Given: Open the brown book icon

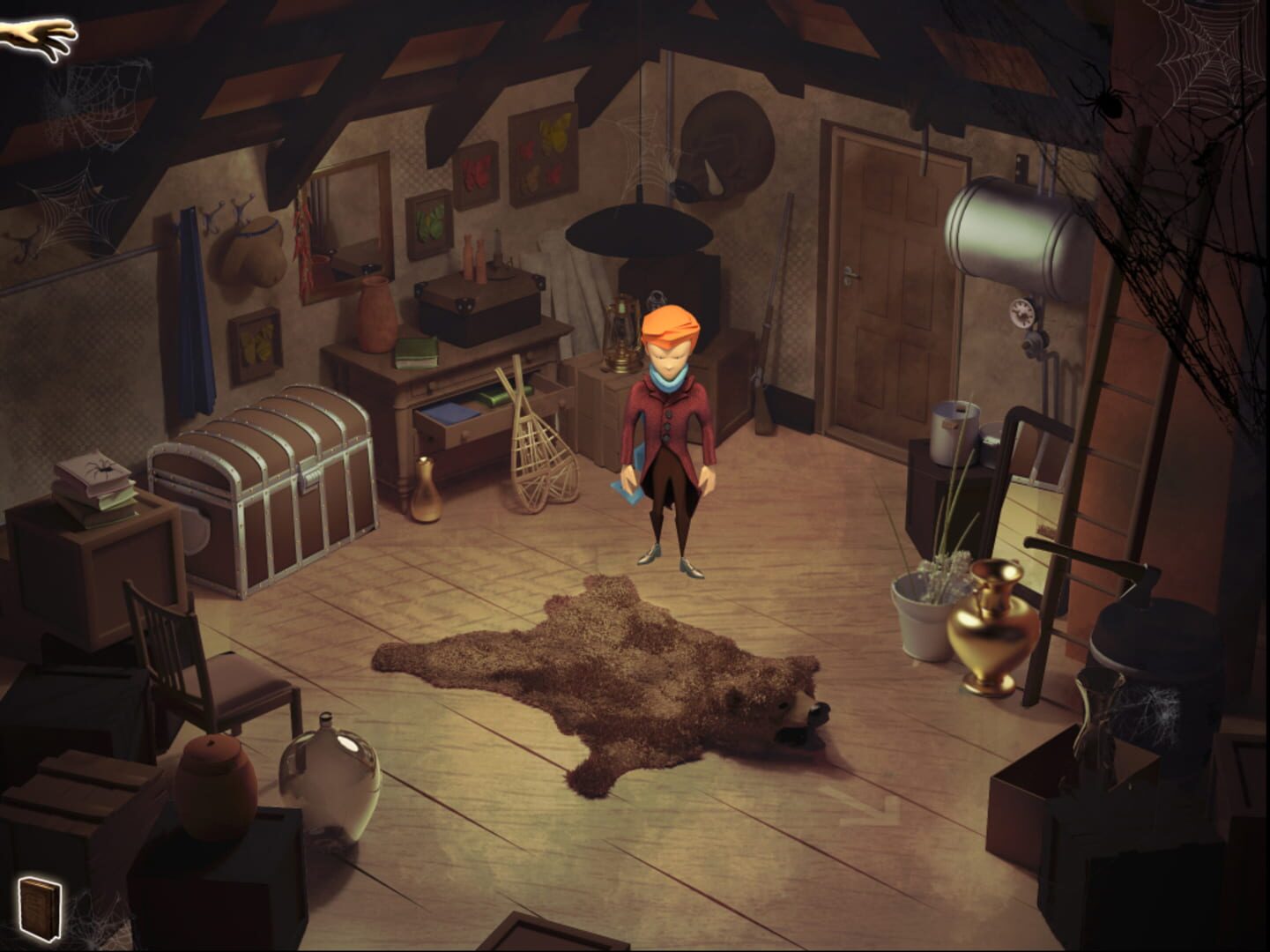Looking at the screenshot, I should pyautogui.click(x=40, y=908).
